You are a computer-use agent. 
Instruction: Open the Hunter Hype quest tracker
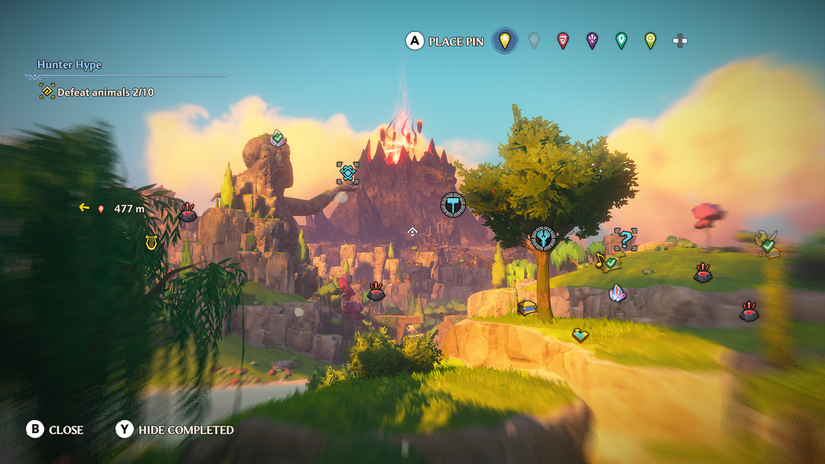(70, 65)
